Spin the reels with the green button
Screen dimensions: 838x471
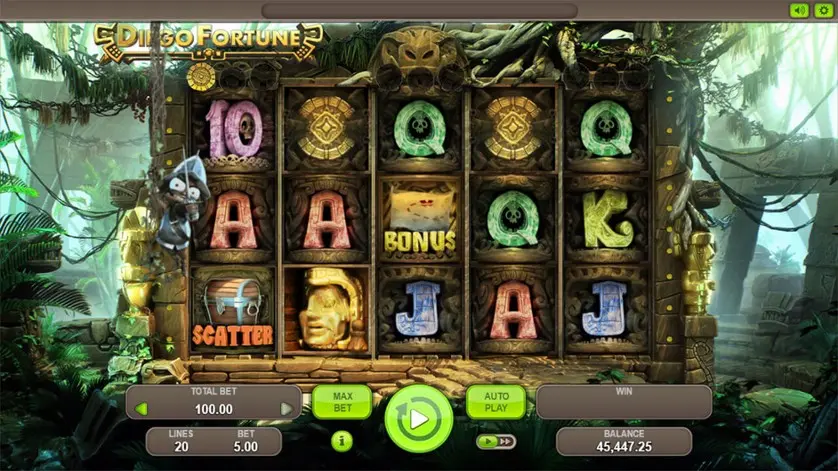click(x=419, y=419)
